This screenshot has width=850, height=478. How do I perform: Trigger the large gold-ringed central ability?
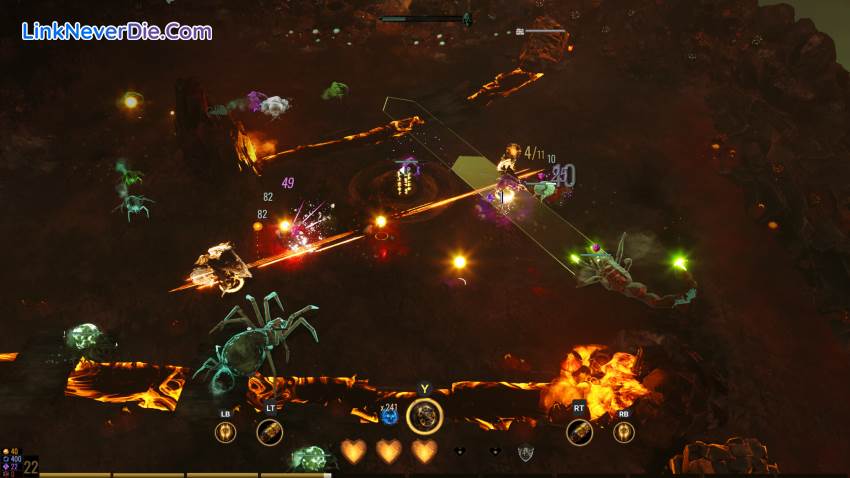[x=425, y=415]
